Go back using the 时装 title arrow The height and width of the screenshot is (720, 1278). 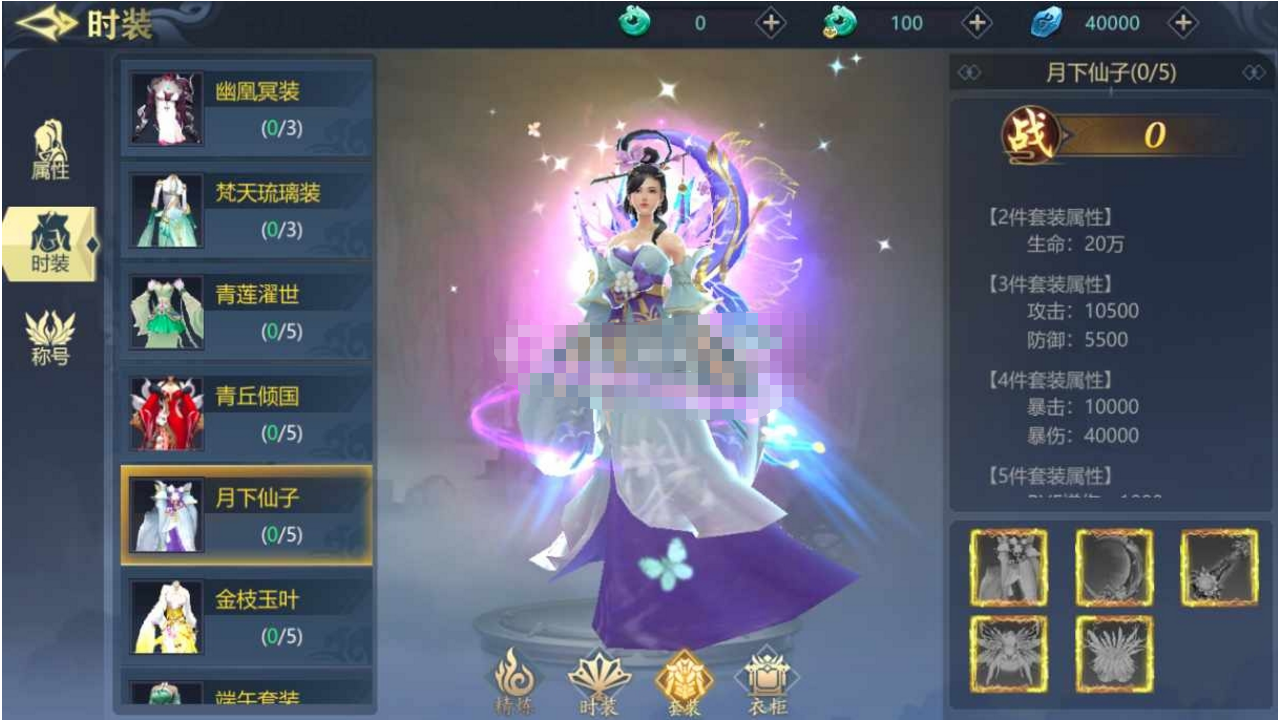[47, 24]
